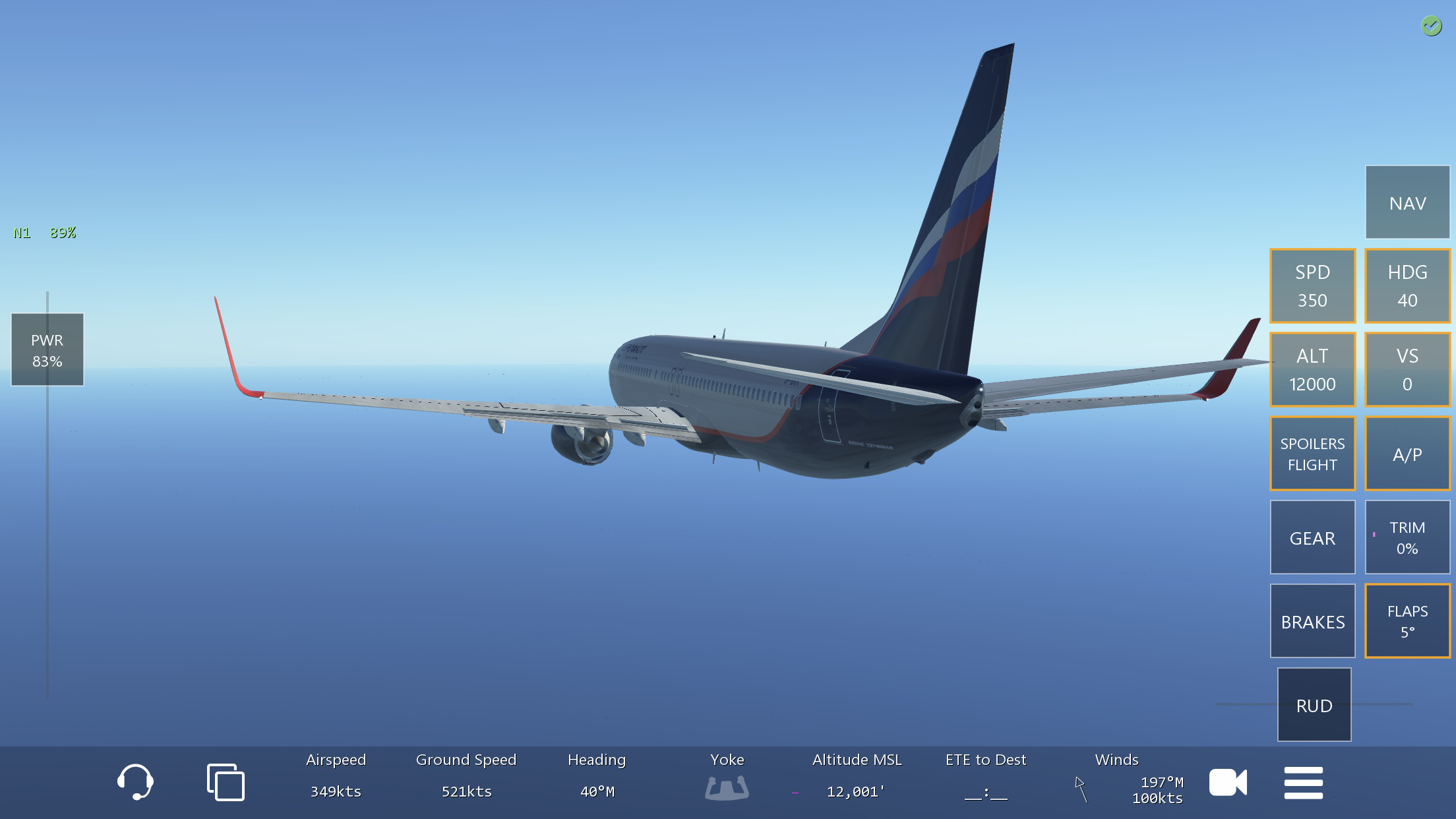1456x819 pixels.
Task: Switch camera view with the camera icon
Action: point(1228,783)
